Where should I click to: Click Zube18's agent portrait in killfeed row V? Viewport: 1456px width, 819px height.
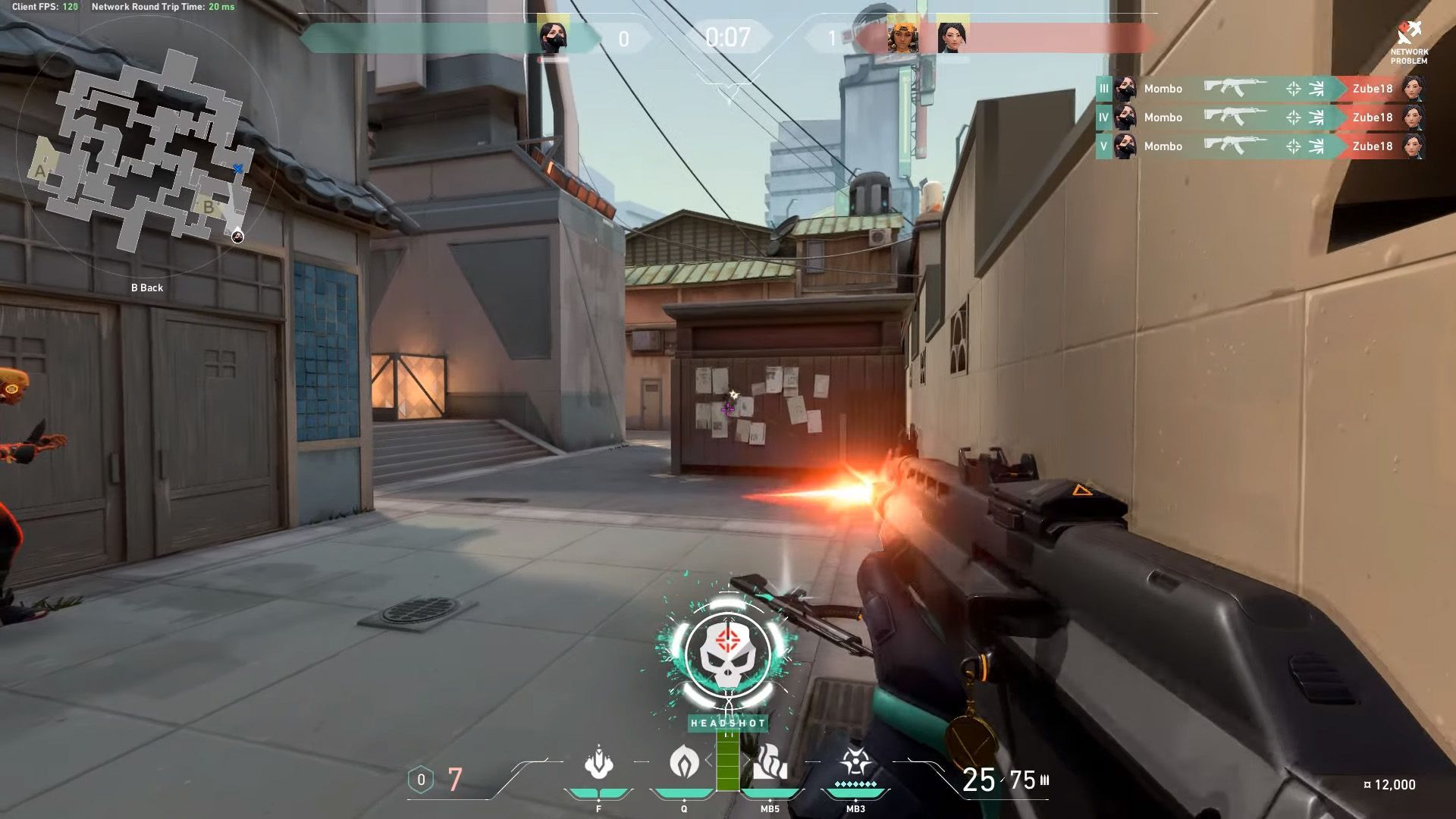click(x=1414, y=146)
